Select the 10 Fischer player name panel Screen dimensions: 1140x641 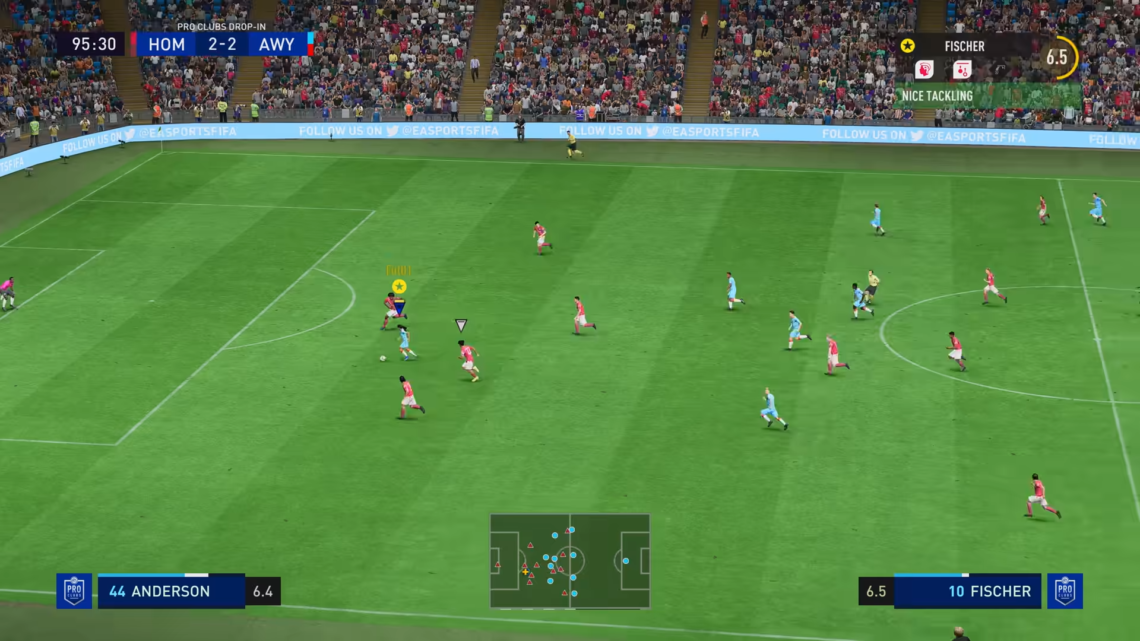967,591
